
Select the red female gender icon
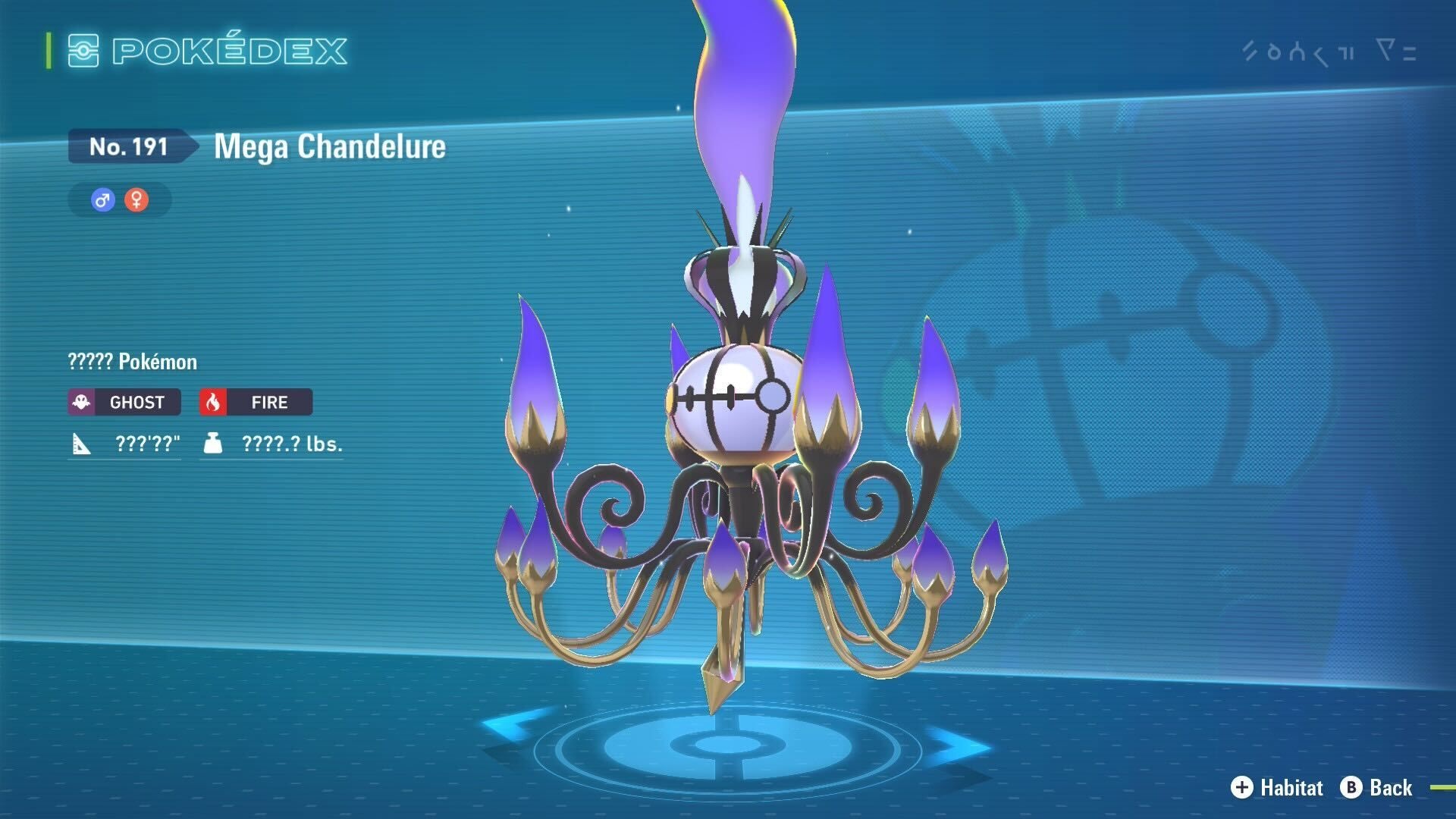pyautogui.click(x=136, y=200)
